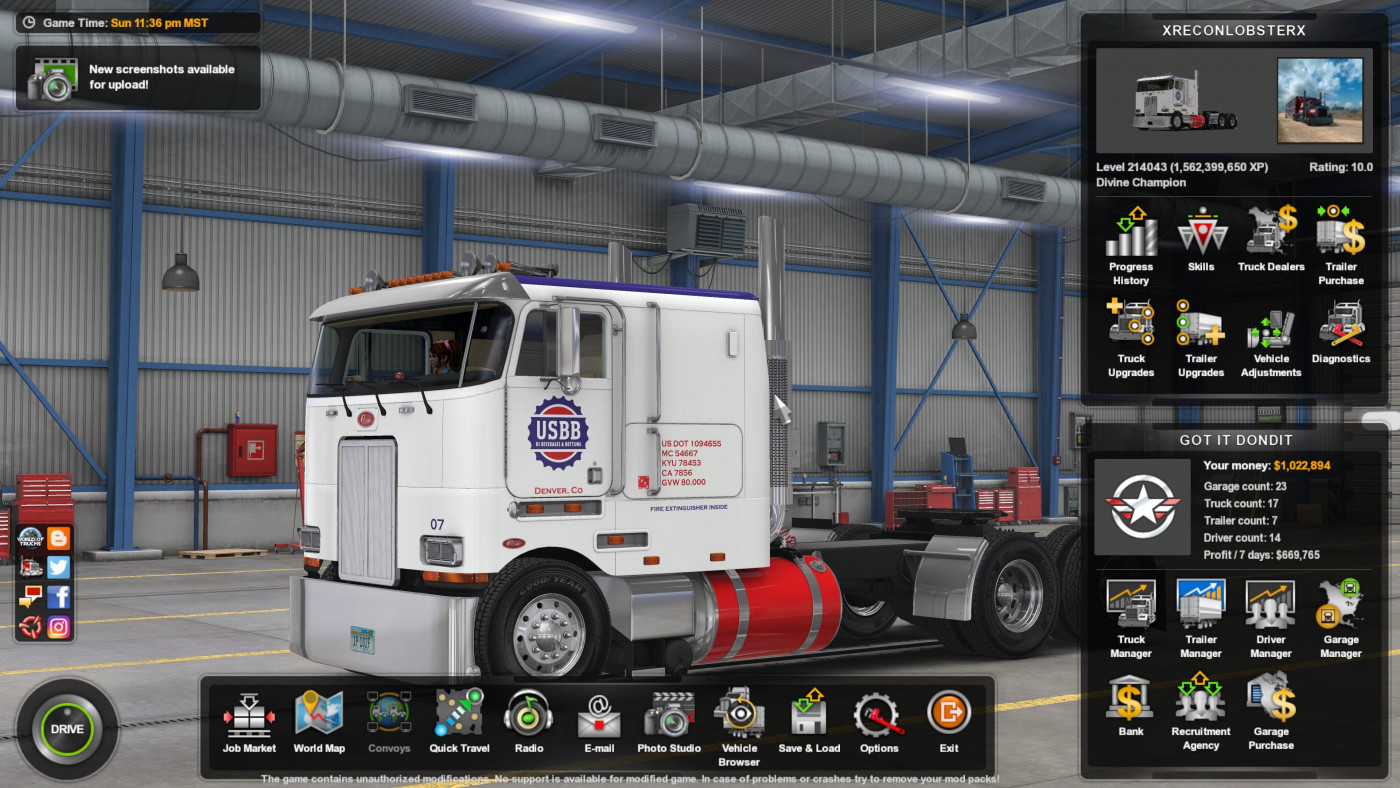View the recent truck screenshot thumbnail
The height and width of the screenshot is (788, 1400).
[x=1319, y=99]
